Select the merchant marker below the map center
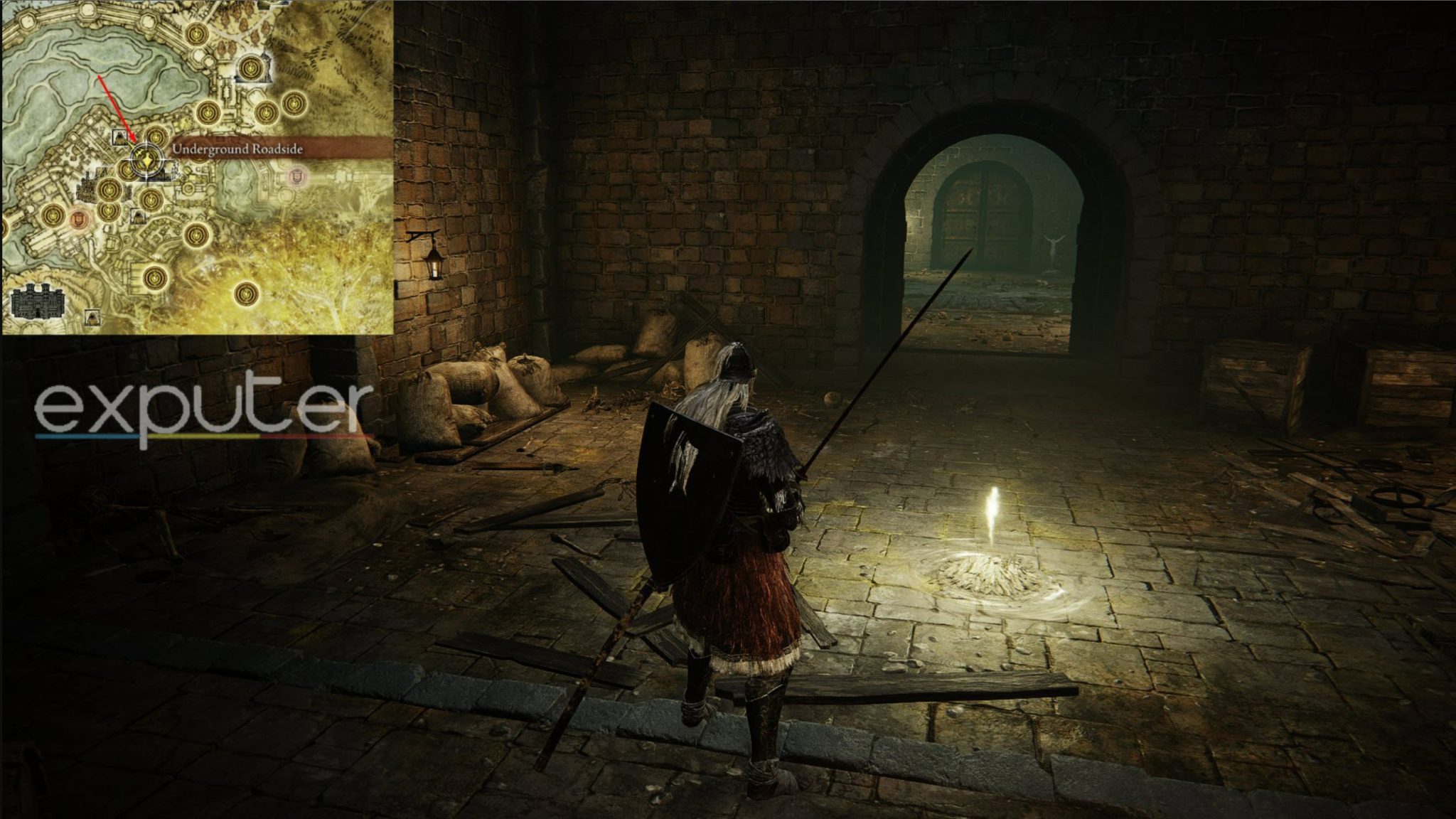Viewport: 1456px width, 819px height. coord(137,216)
